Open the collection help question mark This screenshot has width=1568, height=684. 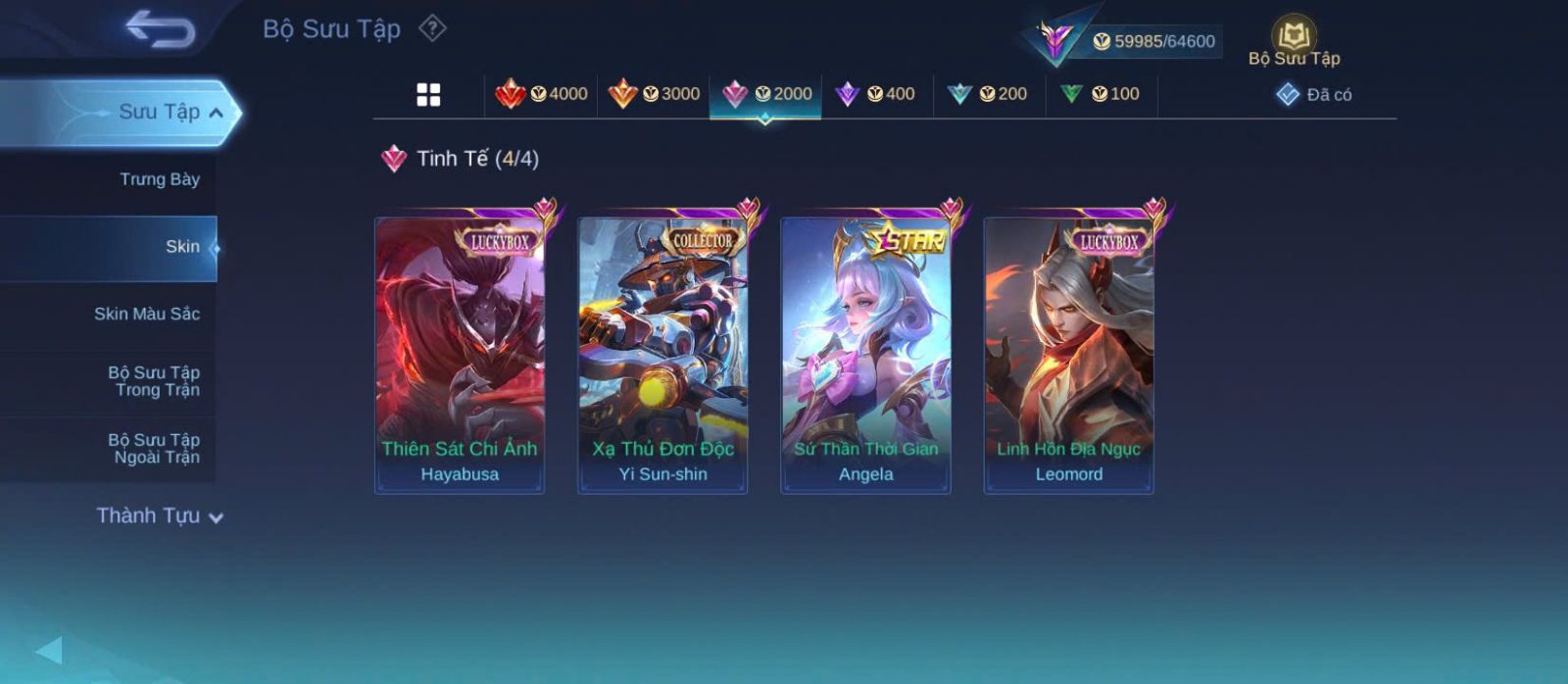tap(432, 28)
